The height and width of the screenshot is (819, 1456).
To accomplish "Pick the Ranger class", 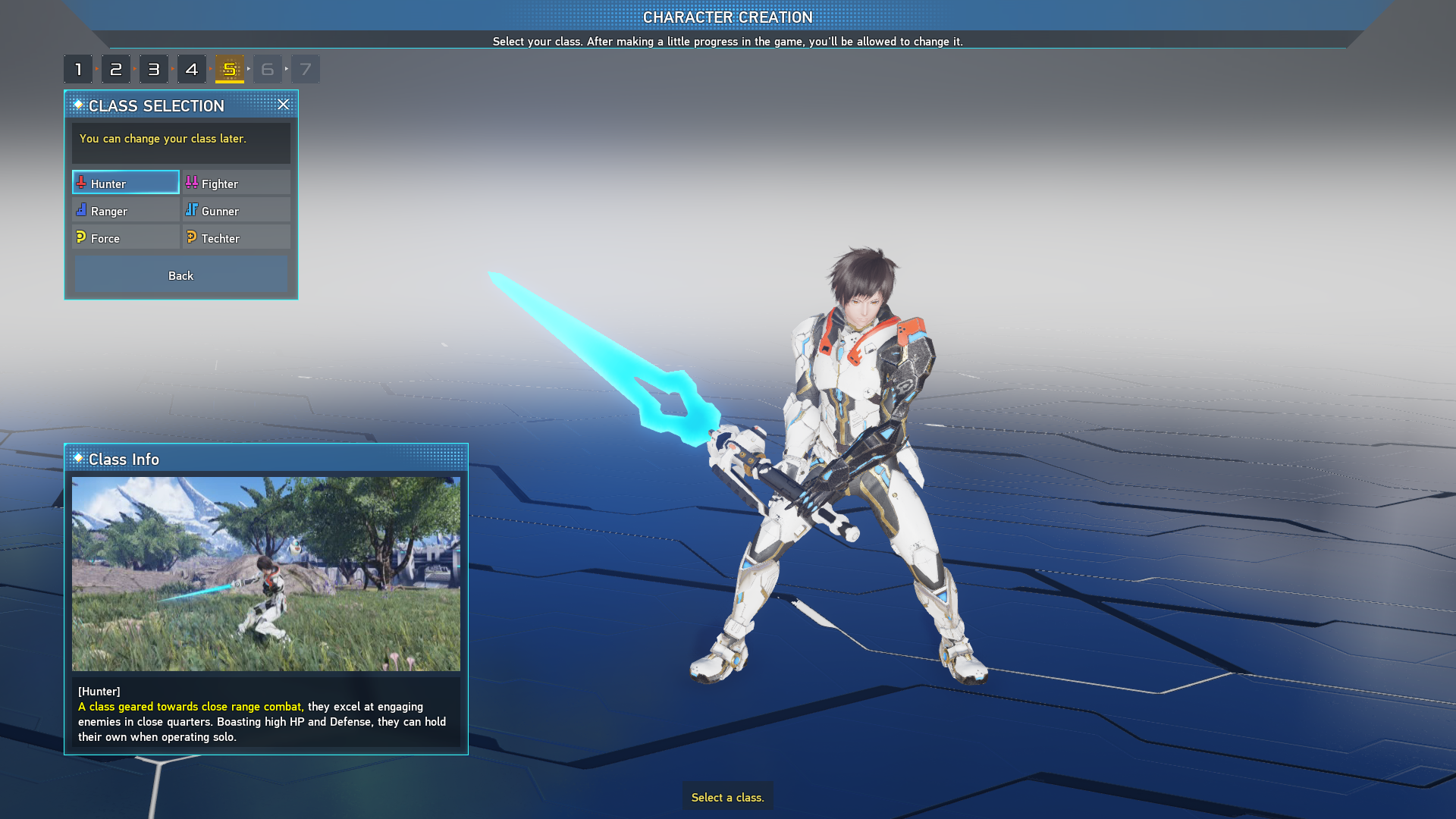I will pyautogui.click(x=125, y=210).
